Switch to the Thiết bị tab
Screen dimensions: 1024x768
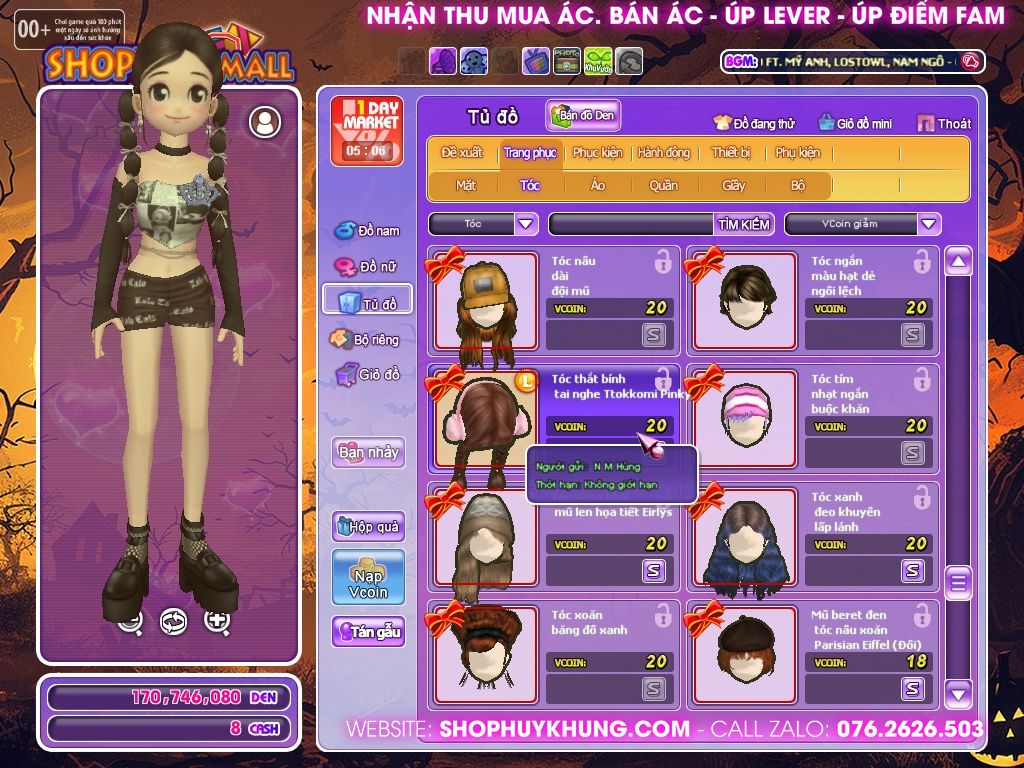pyautogui.click(x=731, y=153)
